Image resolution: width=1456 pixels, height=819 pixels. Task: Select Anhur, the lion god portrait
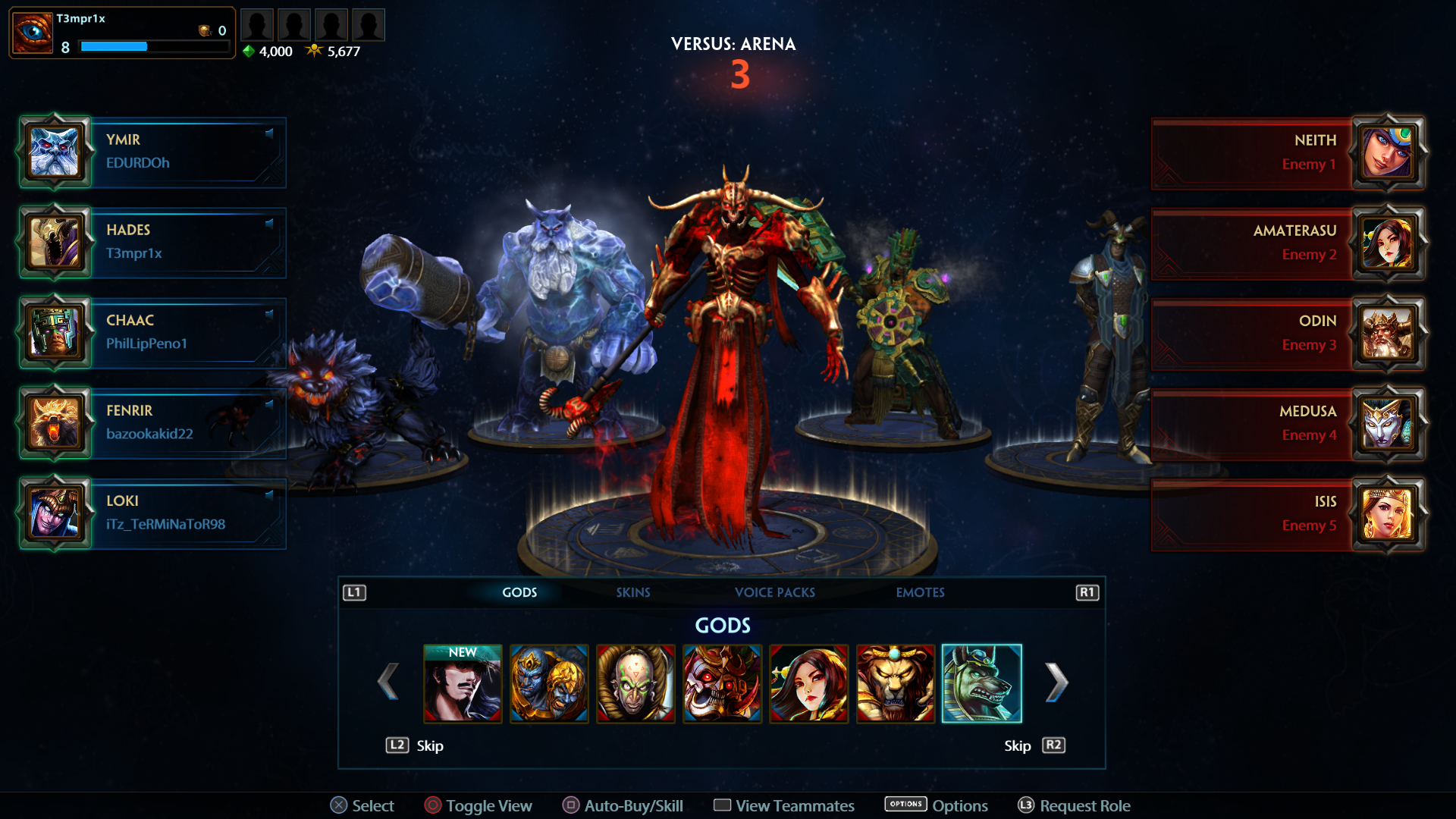click(896, 683)
